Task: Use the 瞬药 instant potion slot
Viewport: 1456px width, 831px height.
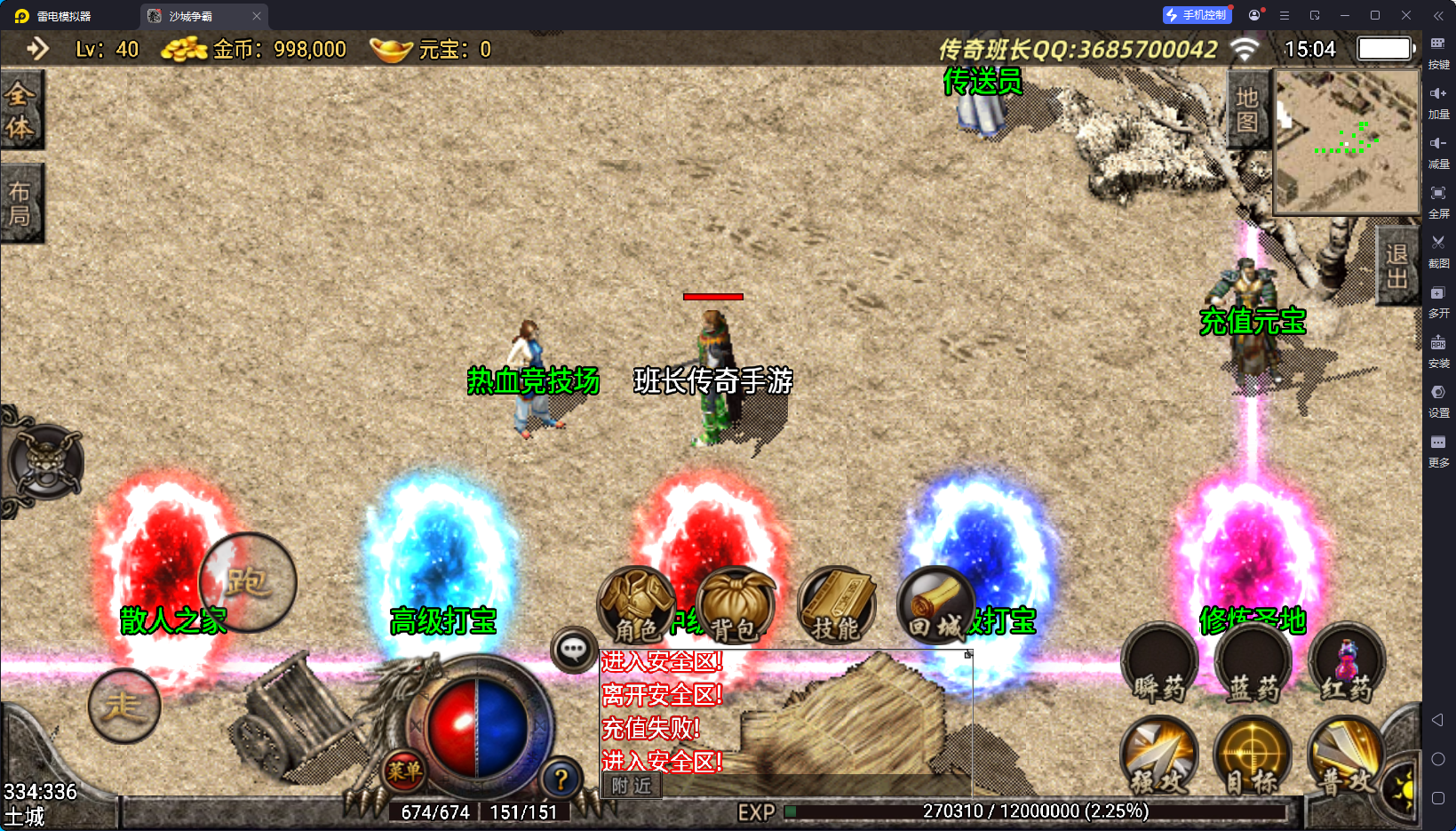Action: [x=1159, y=665]
